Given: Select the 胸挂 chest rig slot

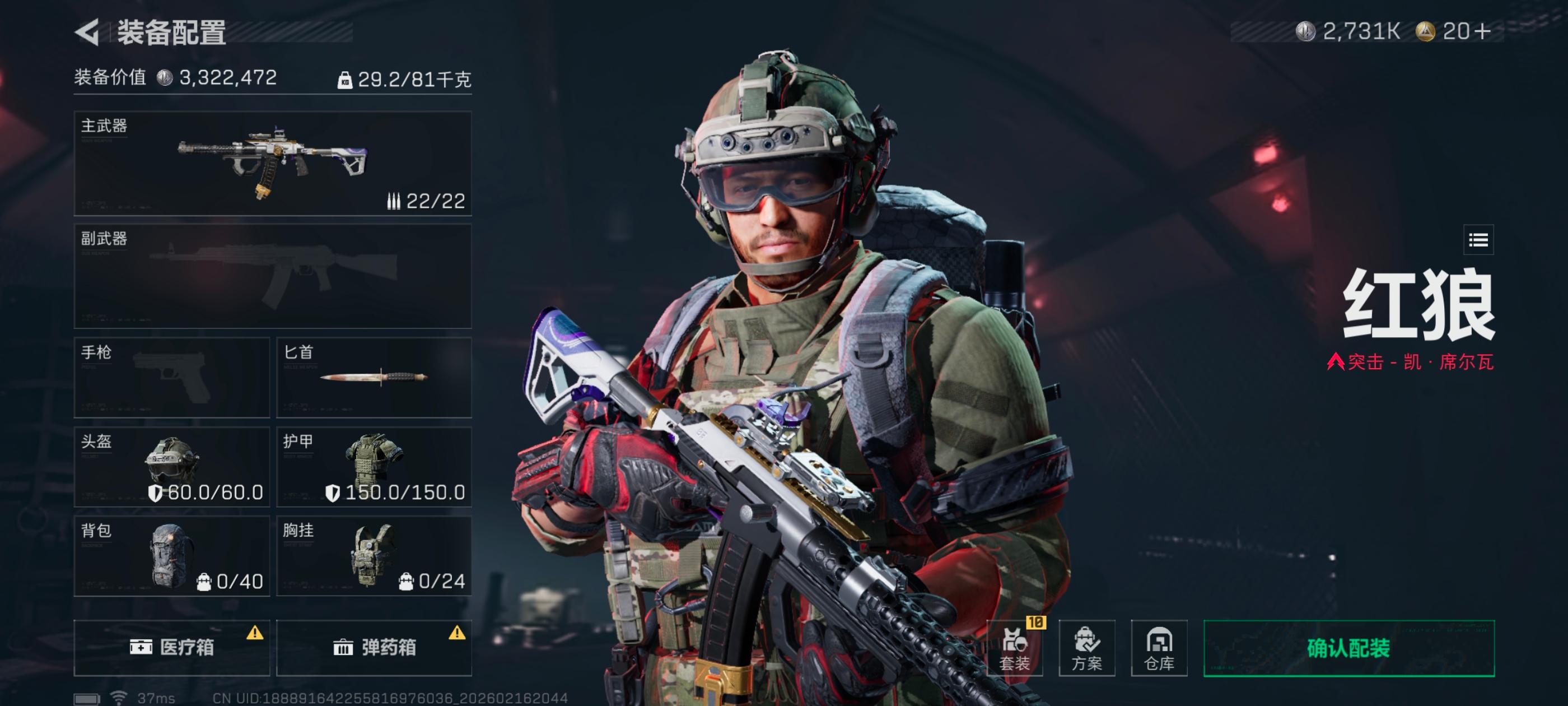Looking at the screenshot, I should [x=374, y=556].
